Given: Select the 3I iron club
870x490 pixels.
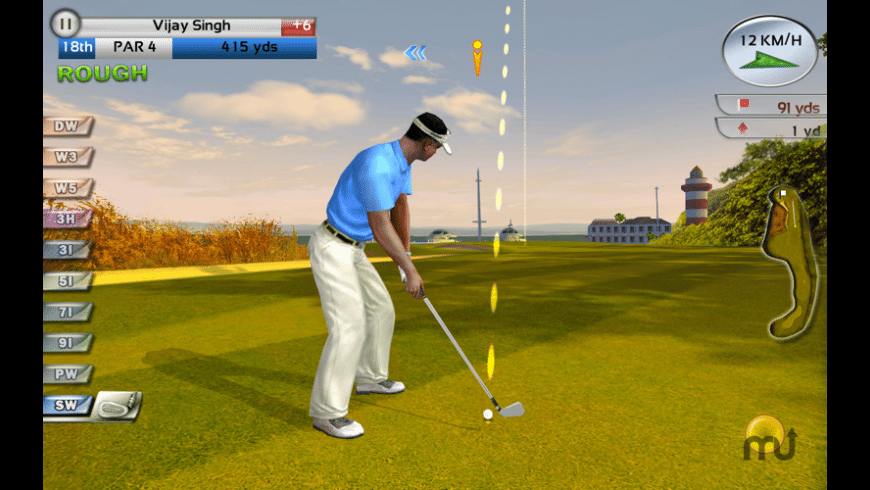Looking at the screenshot, I should click(67, 250).
